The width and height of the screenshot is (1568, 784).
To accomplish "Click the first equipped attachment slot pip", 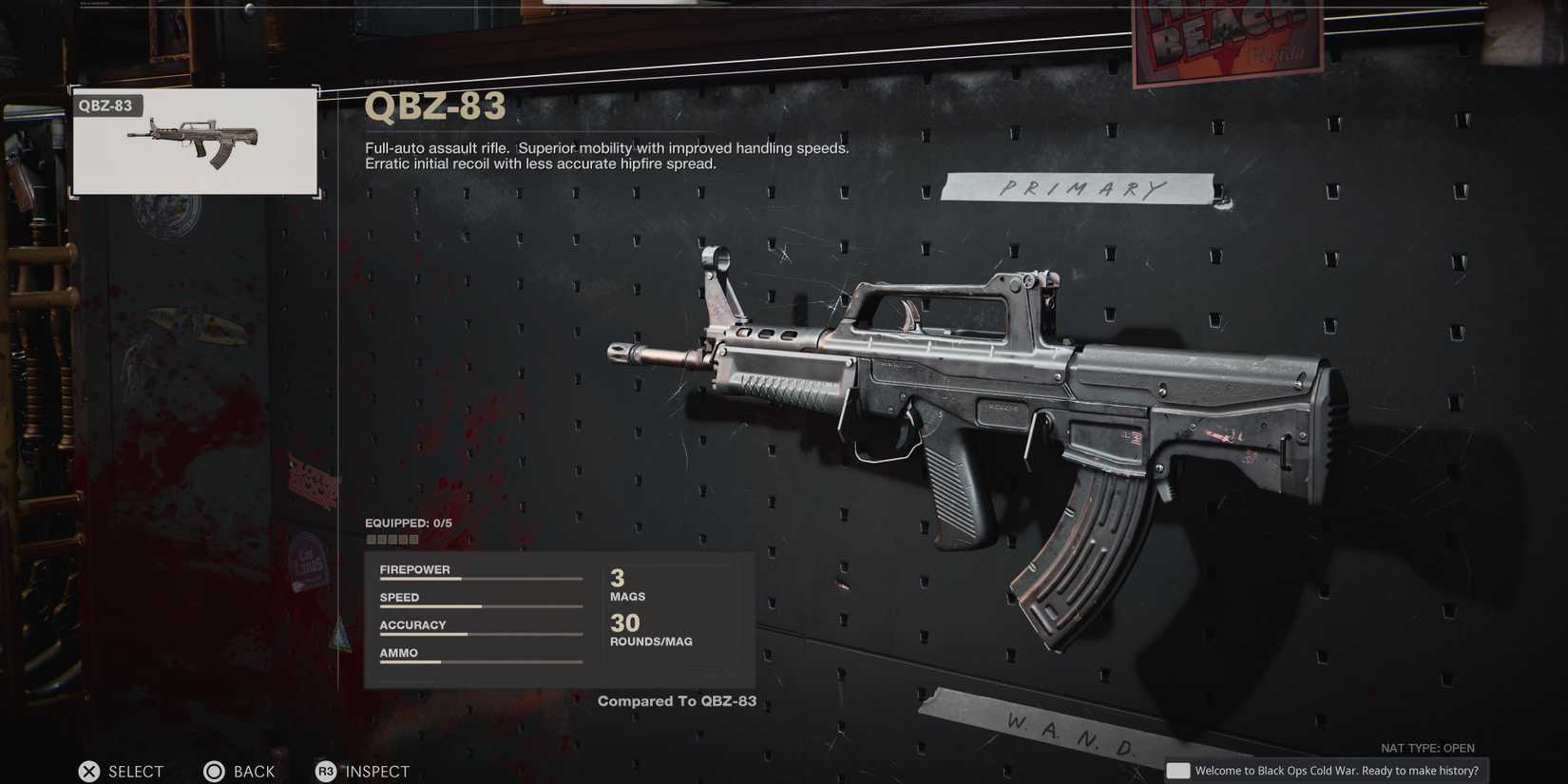I will point(372,539).
